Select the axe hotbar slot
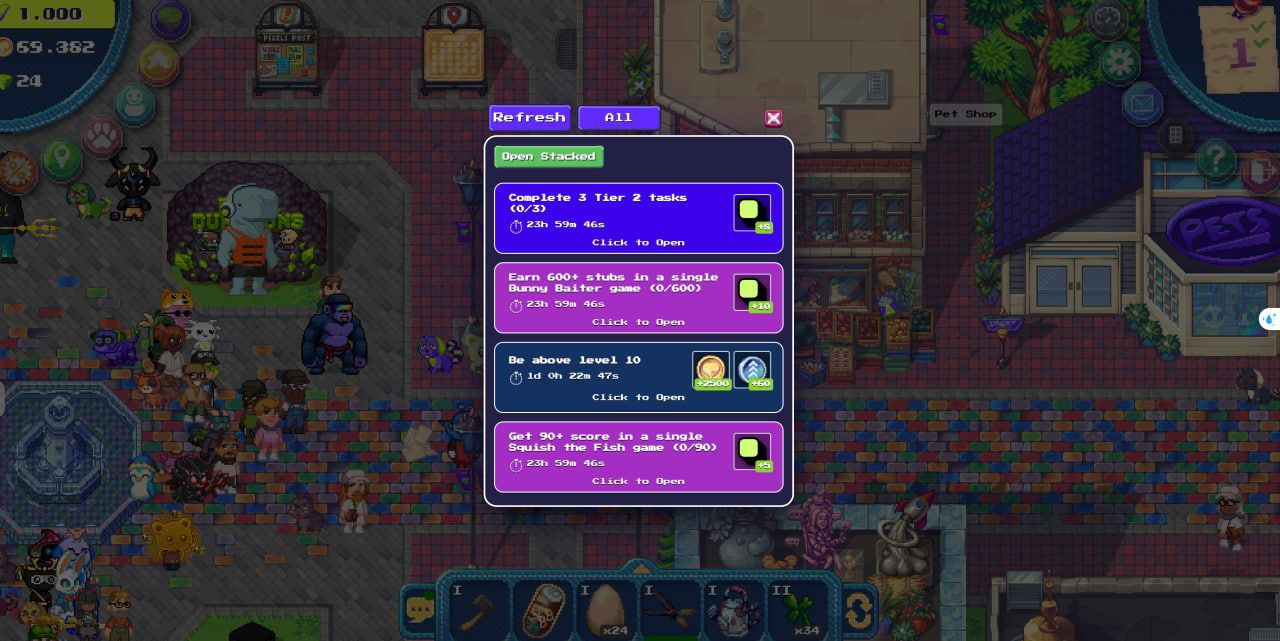1280x641 pixels. (476, 609)
